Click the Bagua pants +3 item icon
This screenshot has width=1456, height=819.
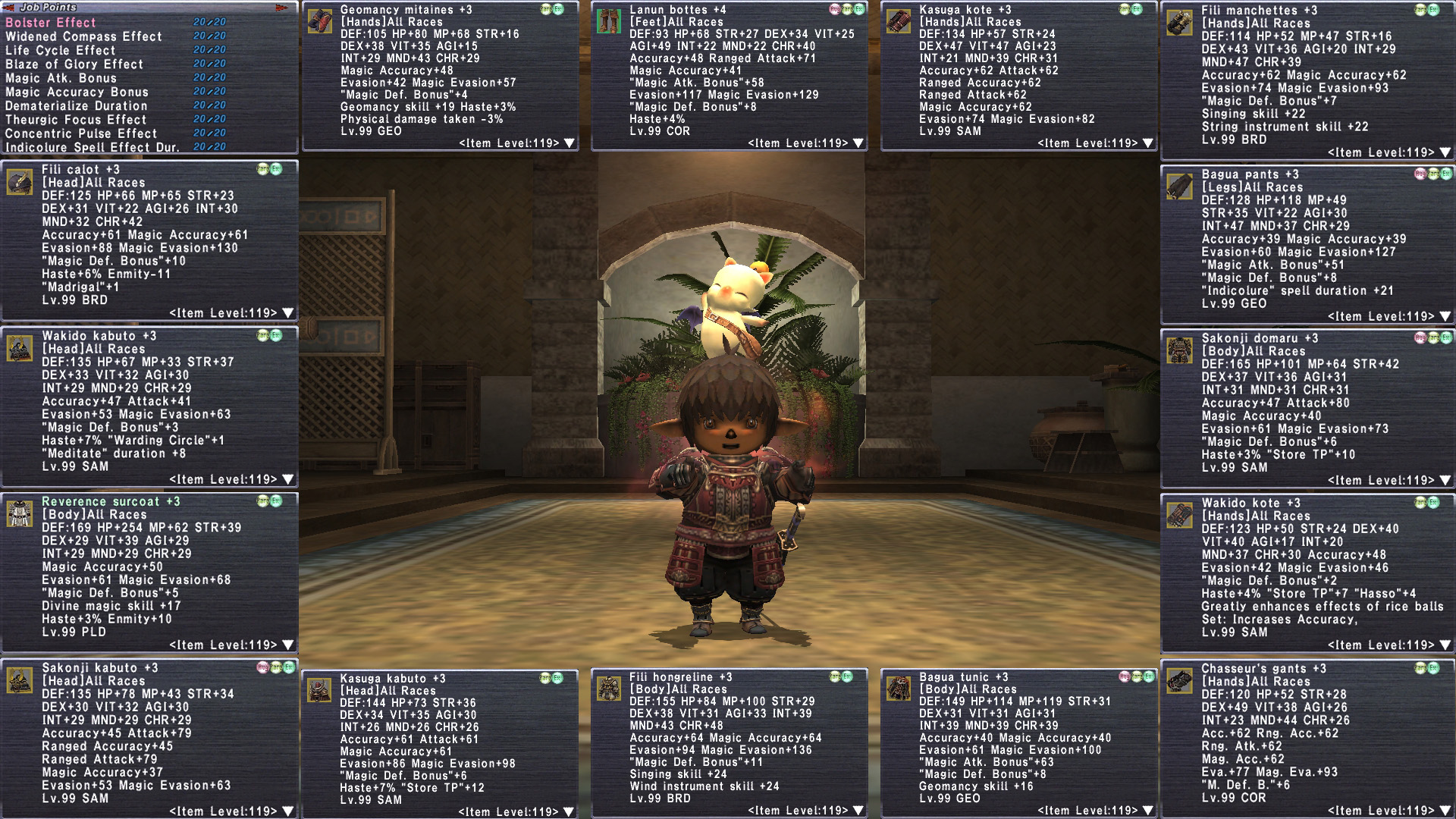pyautogui.click(x=1179, y=187)
